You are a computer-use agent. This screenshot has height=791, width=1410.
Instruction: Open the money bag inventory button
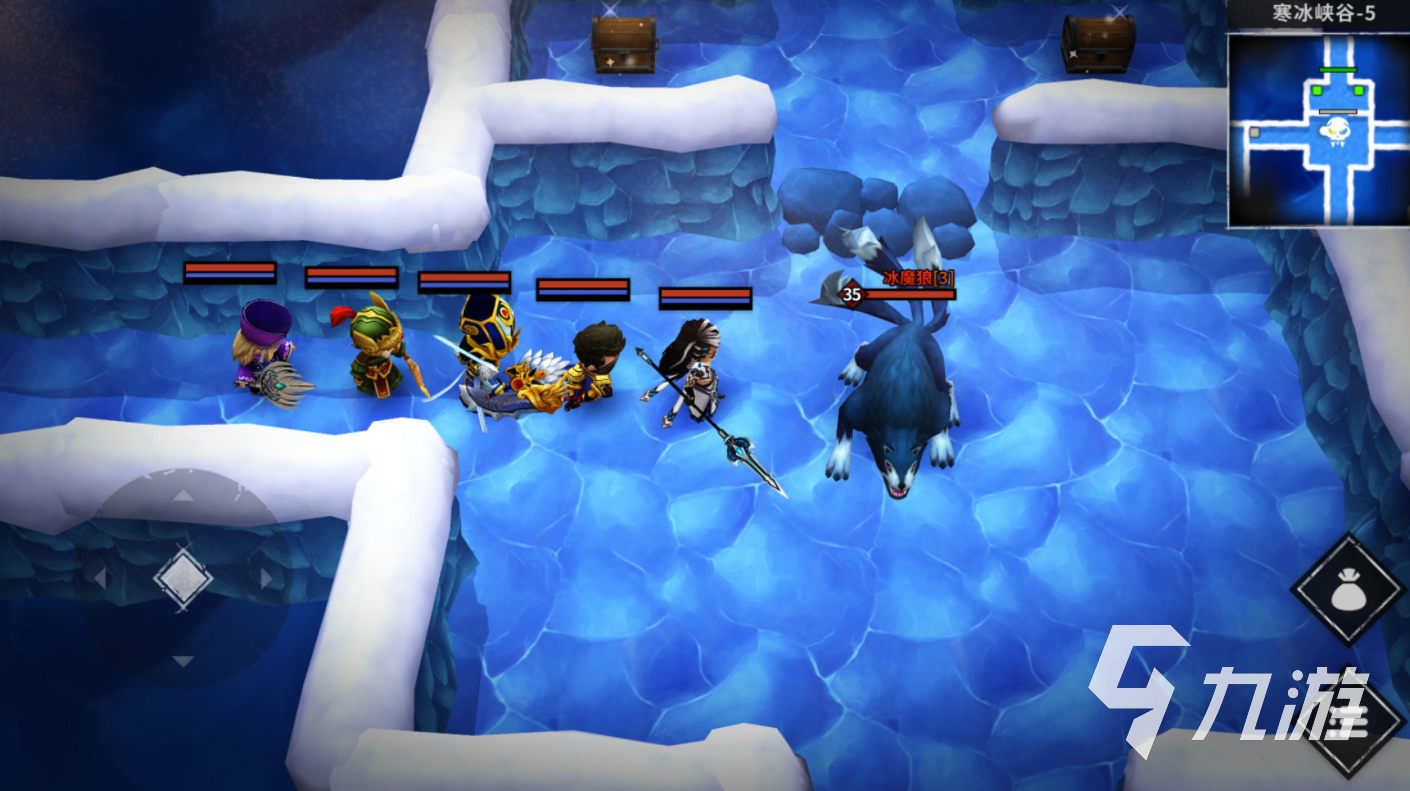tap(1349, 590)
